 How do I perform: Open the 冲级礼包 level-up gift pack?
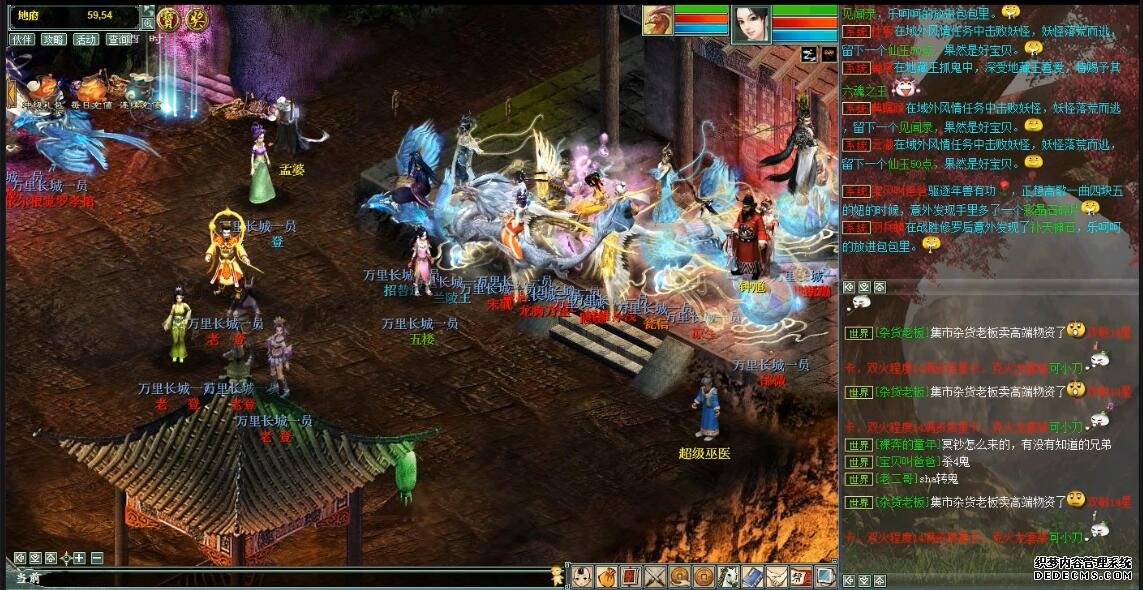pos(44,90)
